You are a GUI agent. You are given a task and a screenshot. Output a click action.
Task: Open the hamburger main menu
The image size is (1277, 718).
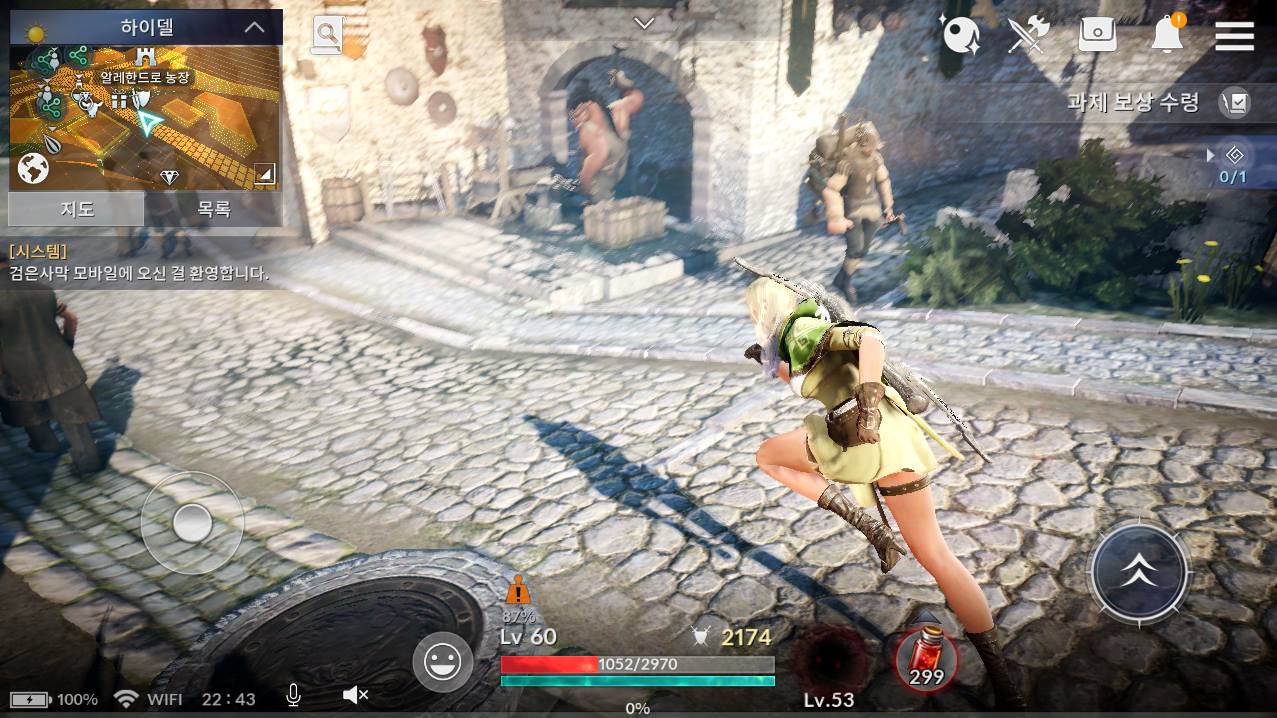(x=1234, y=36)
